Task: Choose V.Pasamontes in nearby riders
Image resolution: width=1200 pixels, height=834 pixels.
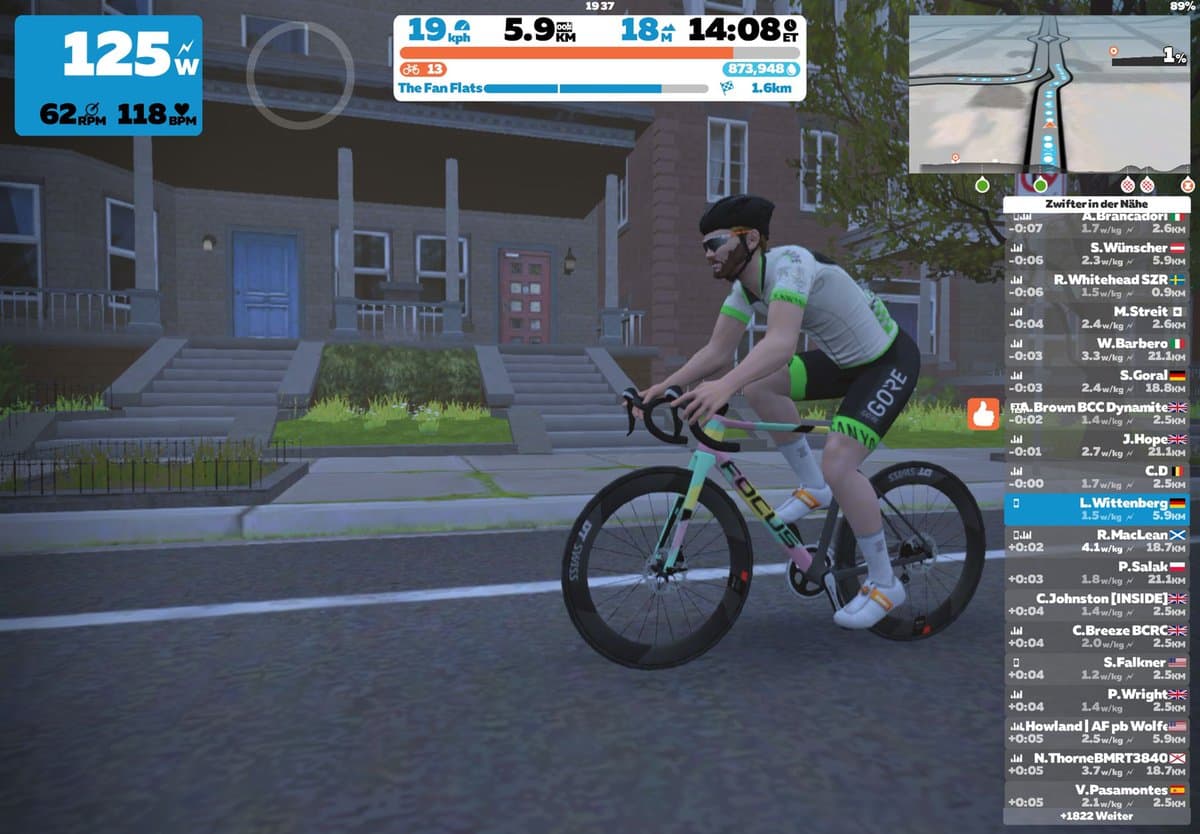Action: pyautogui.click(x=1099, y=796)
